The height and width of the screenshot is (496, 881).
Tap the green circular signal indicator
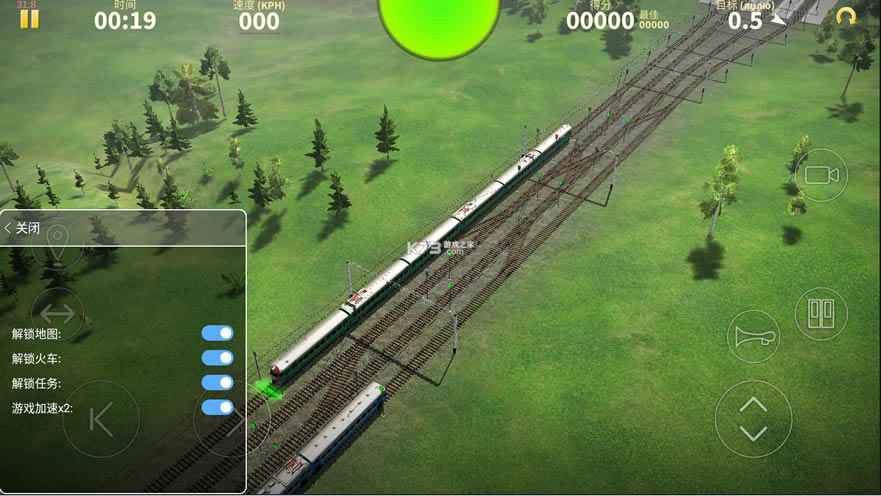tap(438, 22)
